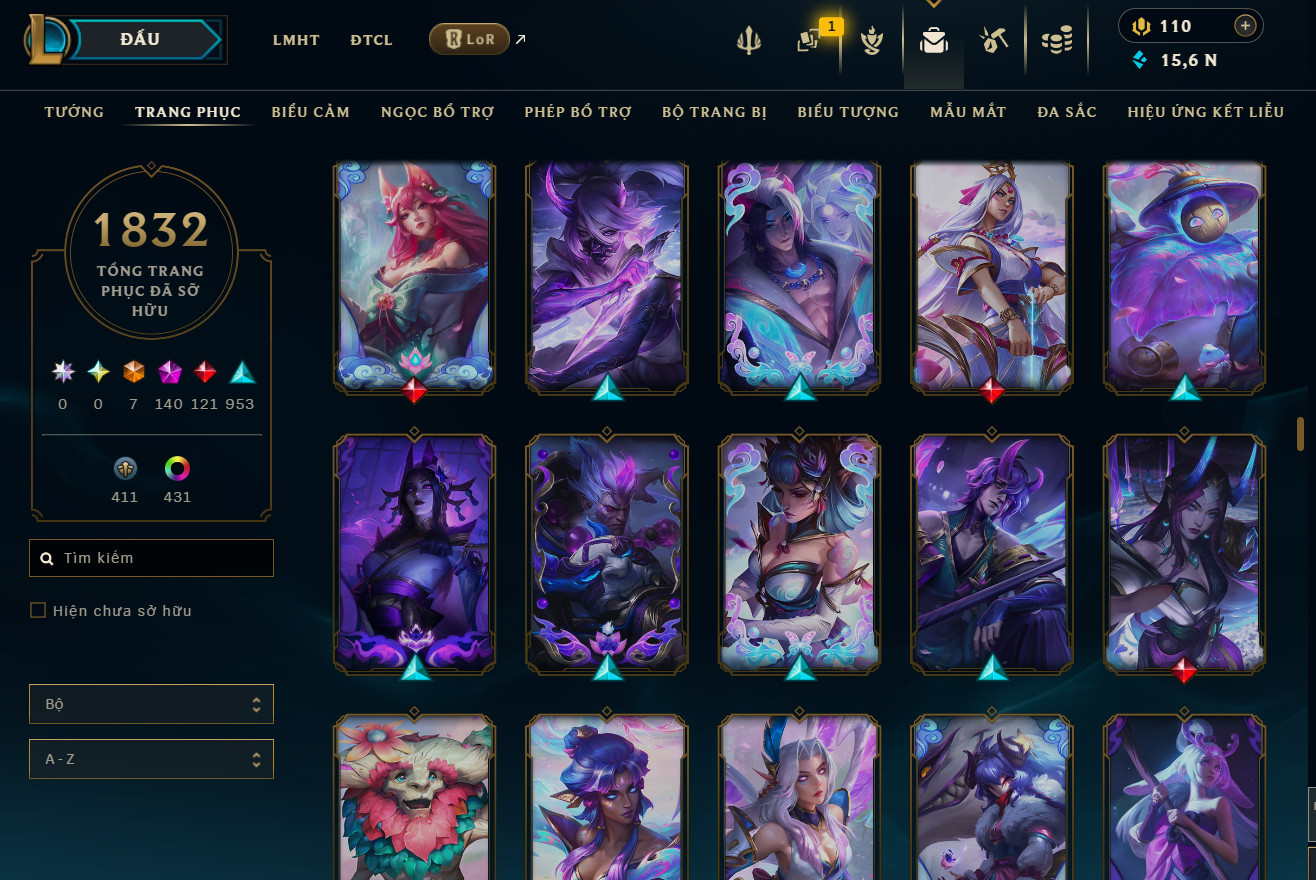Go to the BIỂU TƯỢNG tab
The image size is (1316, 880).
click(848, 112)
